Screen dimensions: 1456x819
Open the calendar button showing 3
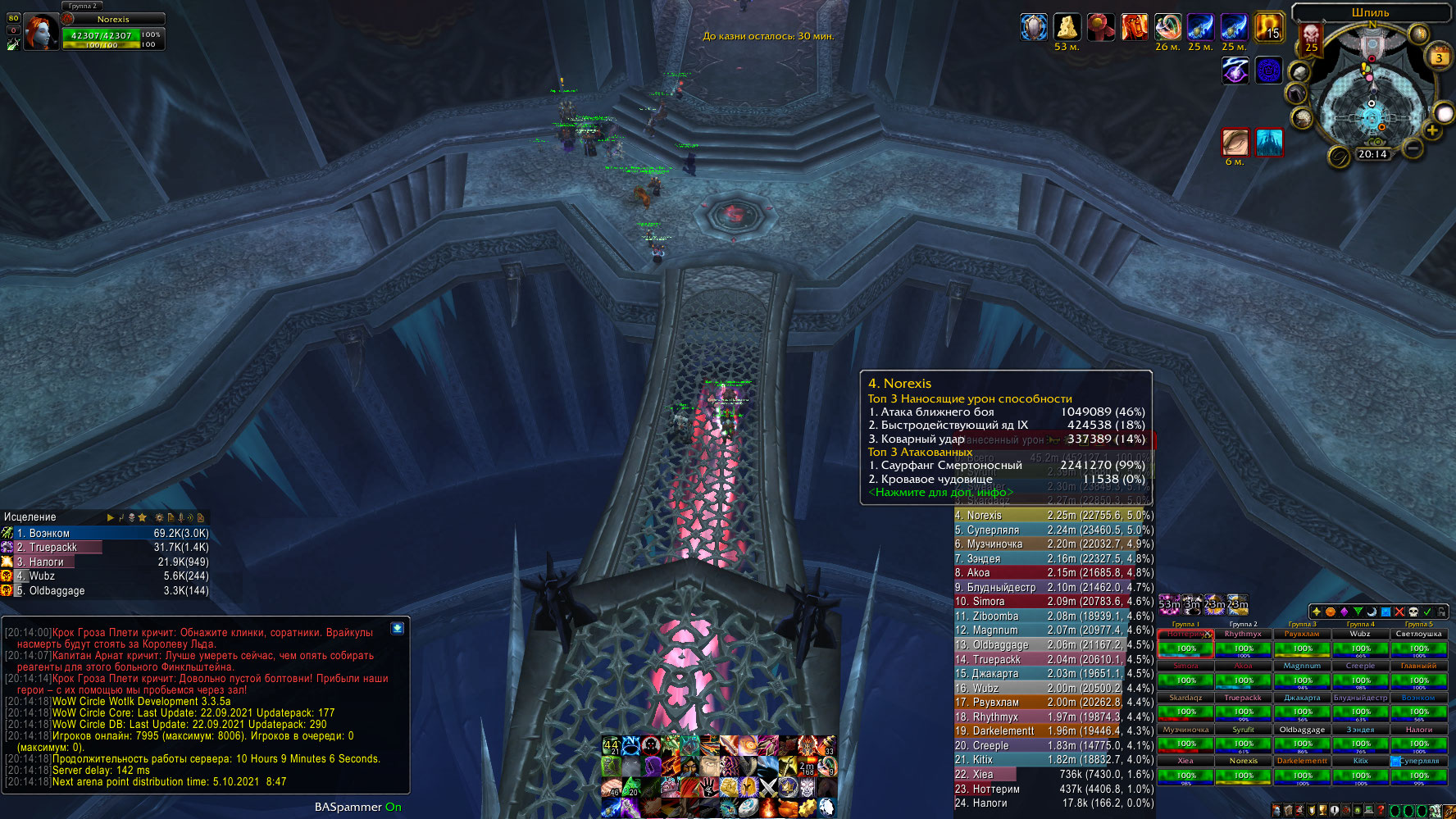coord(1439,57)
